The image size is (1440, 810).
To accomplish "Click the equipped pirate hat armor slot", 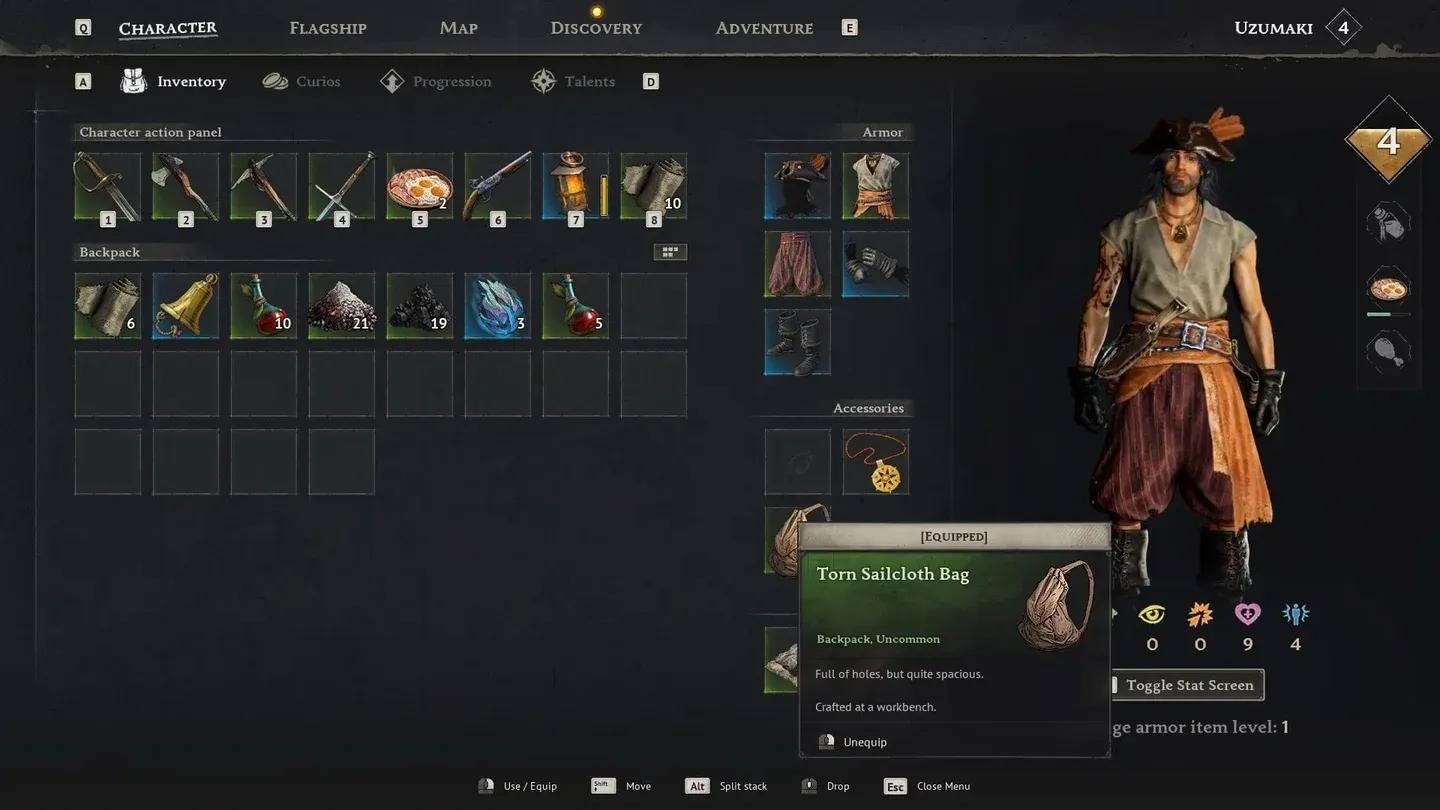I will click(797, 184).
